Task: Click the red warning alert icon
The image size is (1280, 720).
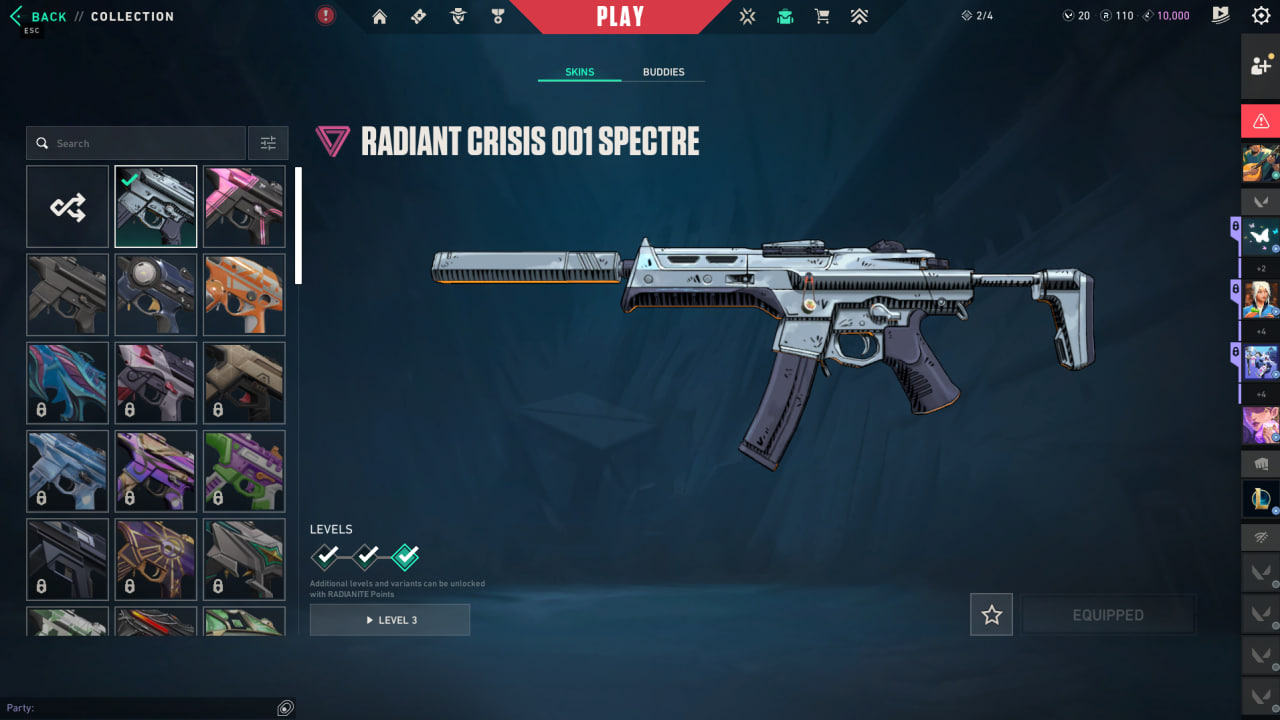Action: 1260,121
